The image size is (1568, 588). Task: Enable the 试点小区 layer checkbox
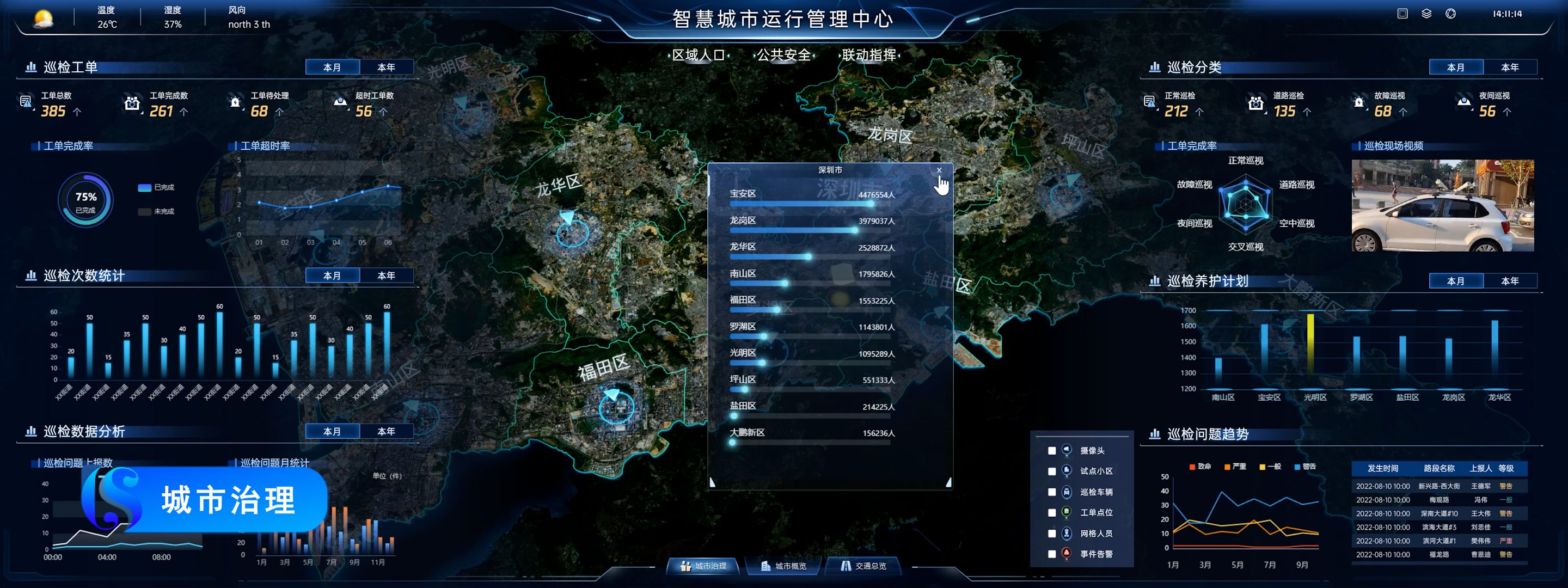[x=1052, y=471]
